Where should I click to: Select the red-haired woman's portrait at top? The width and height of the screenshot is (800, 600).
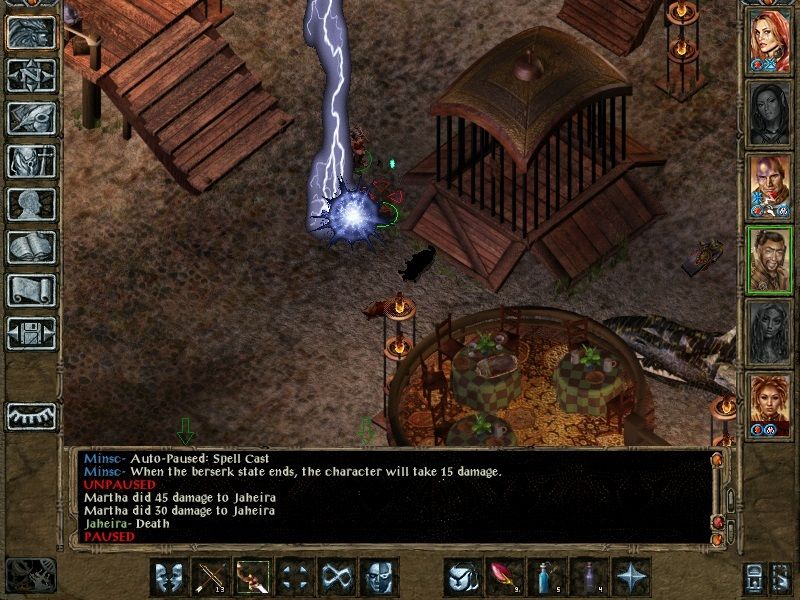point(770,42)
